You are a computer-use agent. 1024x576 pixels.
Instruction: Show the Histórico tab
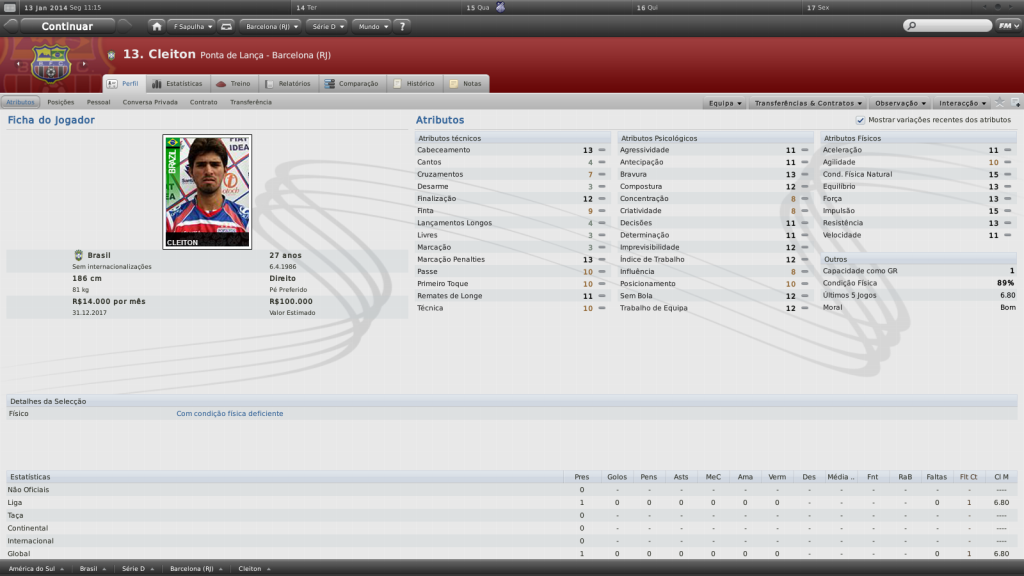click(414, 84)
